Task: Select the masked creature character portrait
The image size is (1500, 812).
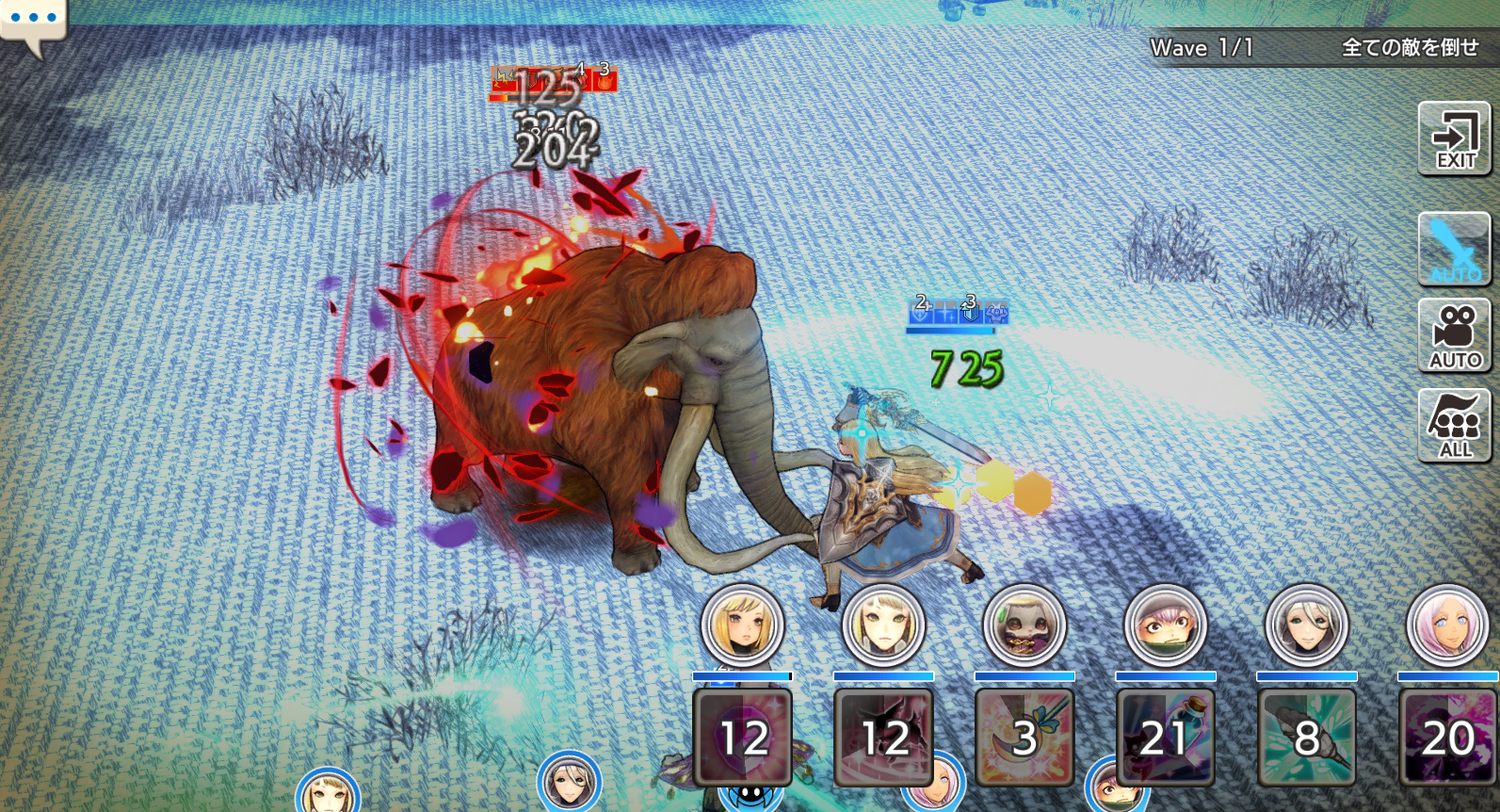Action: [1024, 627]
